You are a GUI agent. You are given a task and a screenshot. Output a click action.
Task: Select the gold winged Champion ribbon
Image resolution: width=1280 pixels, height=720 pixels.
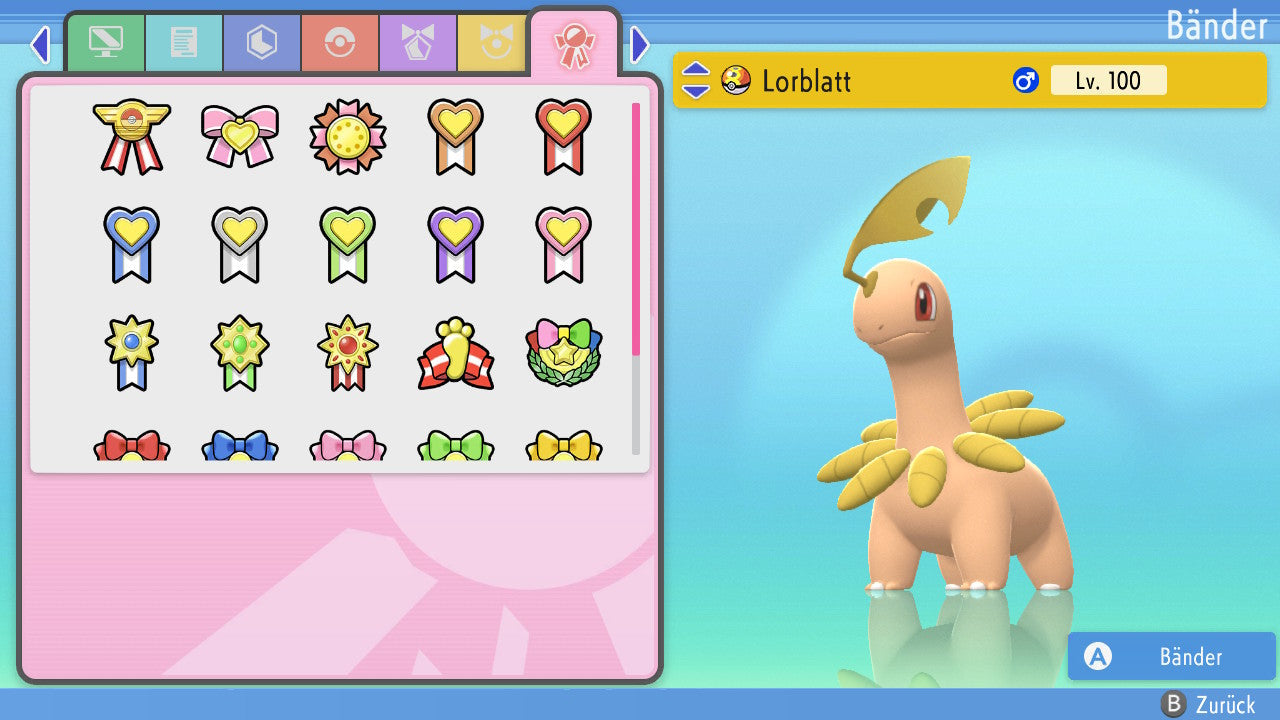(x=131, y=136)
